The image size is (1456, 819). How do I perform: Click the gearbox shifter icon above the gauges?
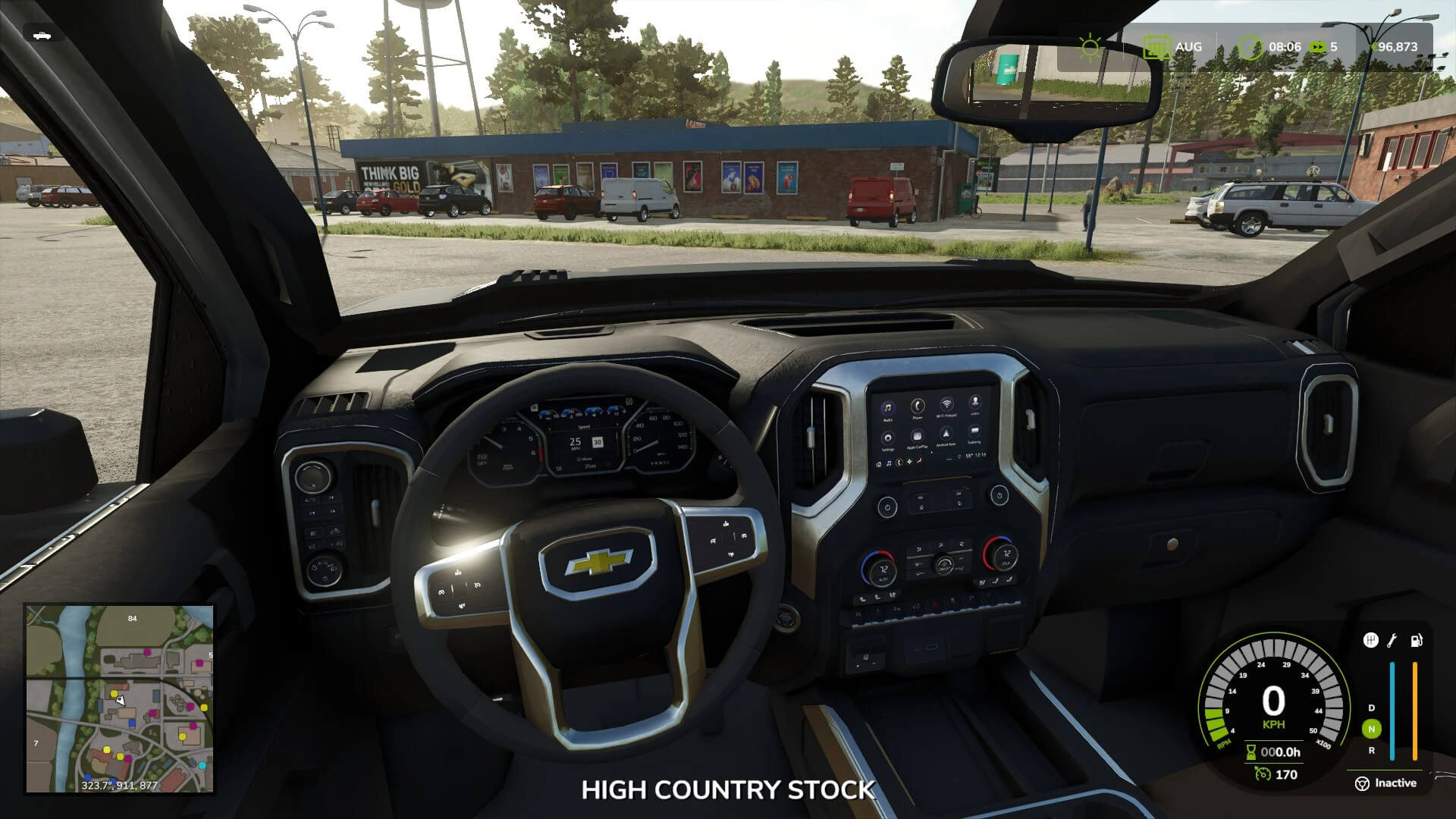tap(1370, 641)
